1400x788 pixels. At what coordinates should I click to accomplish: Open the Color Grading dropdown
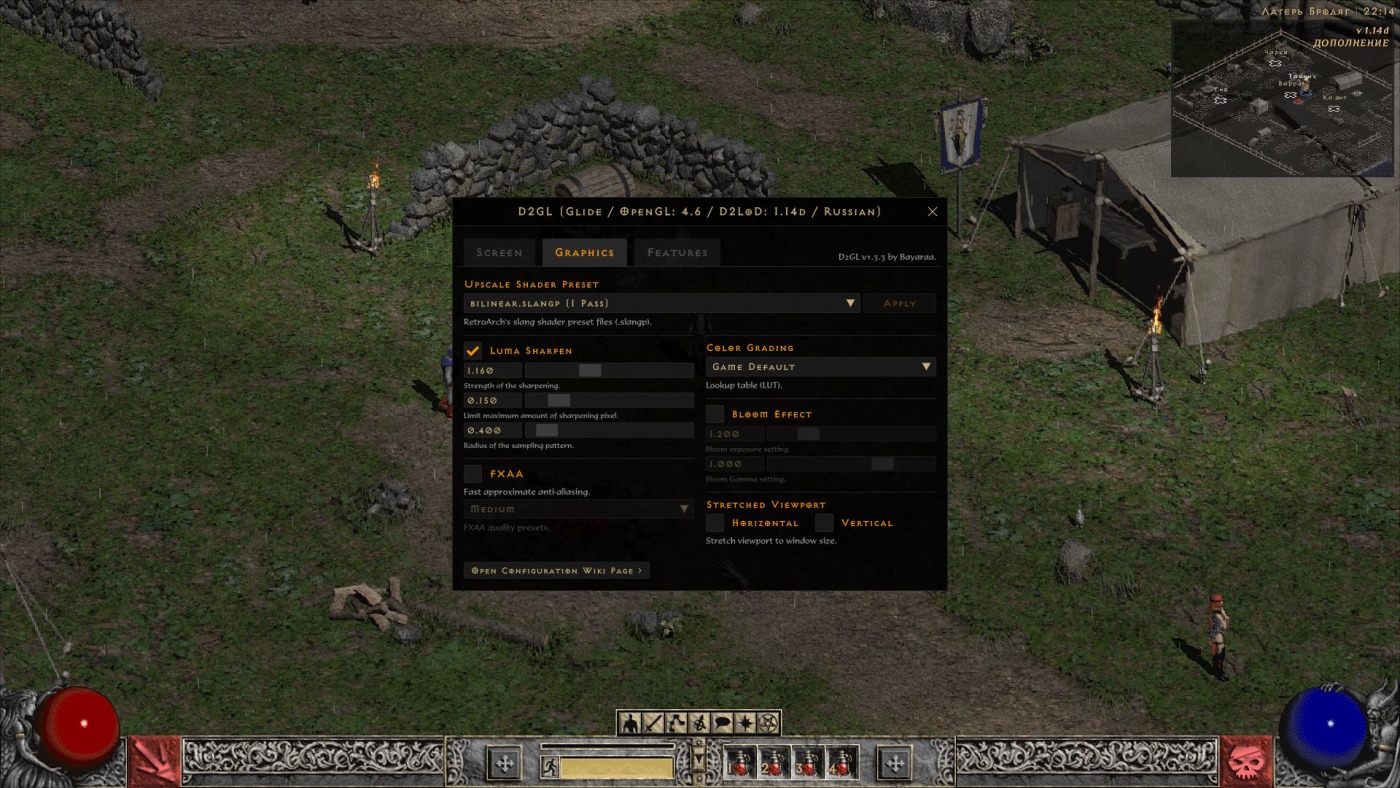(820, 367)
